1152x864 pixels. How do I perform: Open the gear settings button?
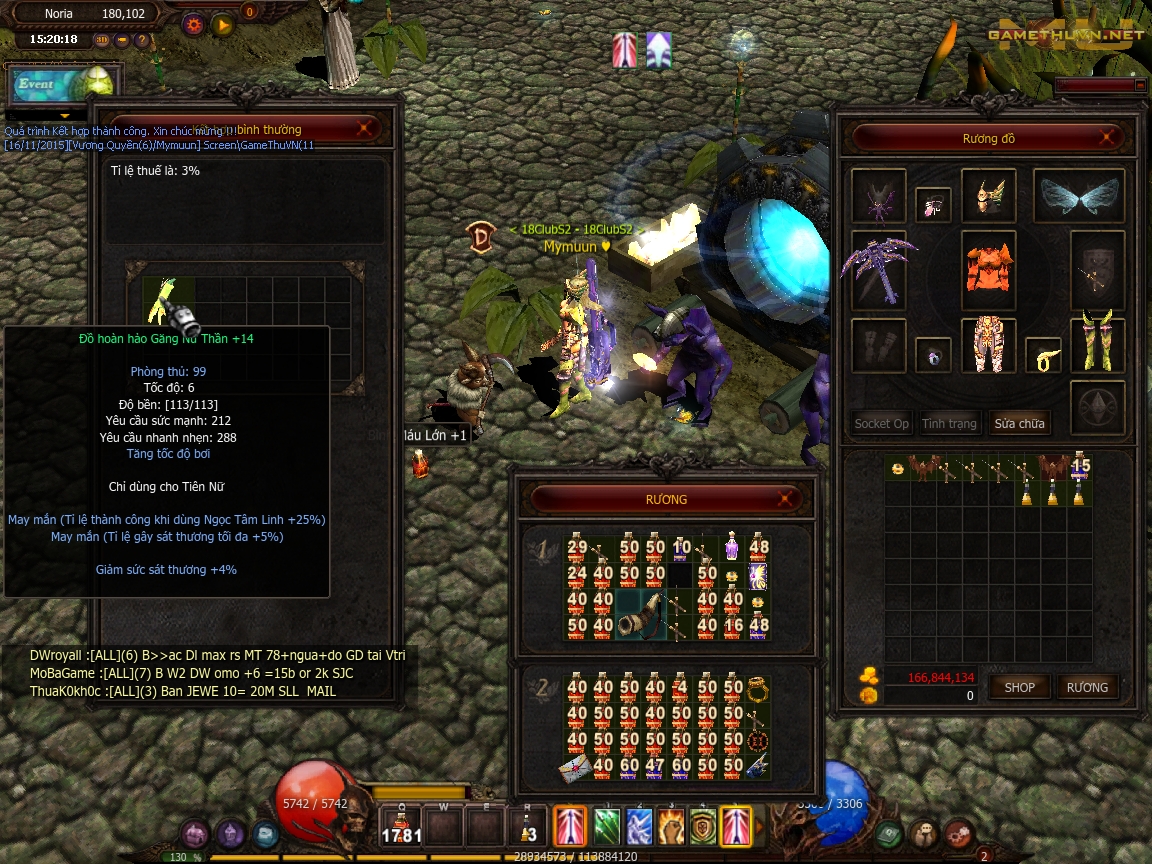tap(194, 23)
